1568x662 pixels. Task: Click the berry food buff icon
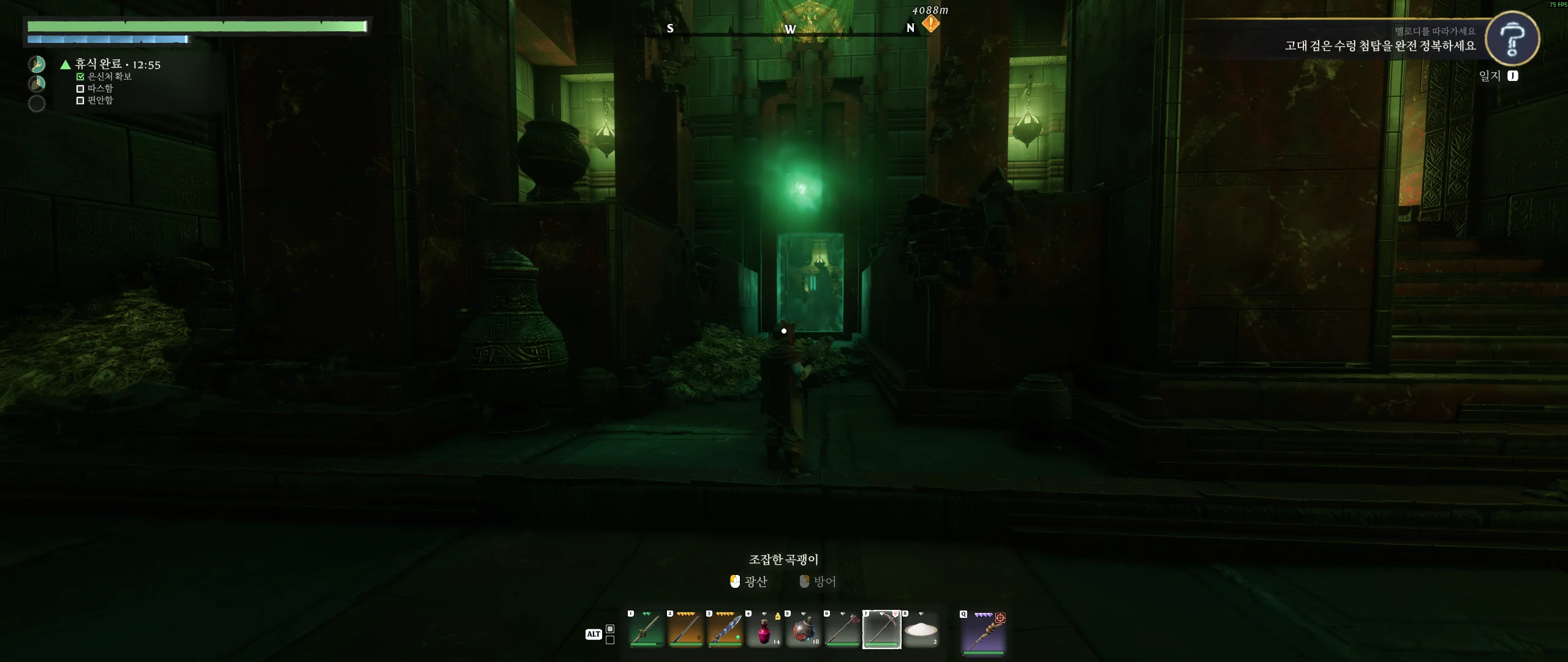coord(37,83)
